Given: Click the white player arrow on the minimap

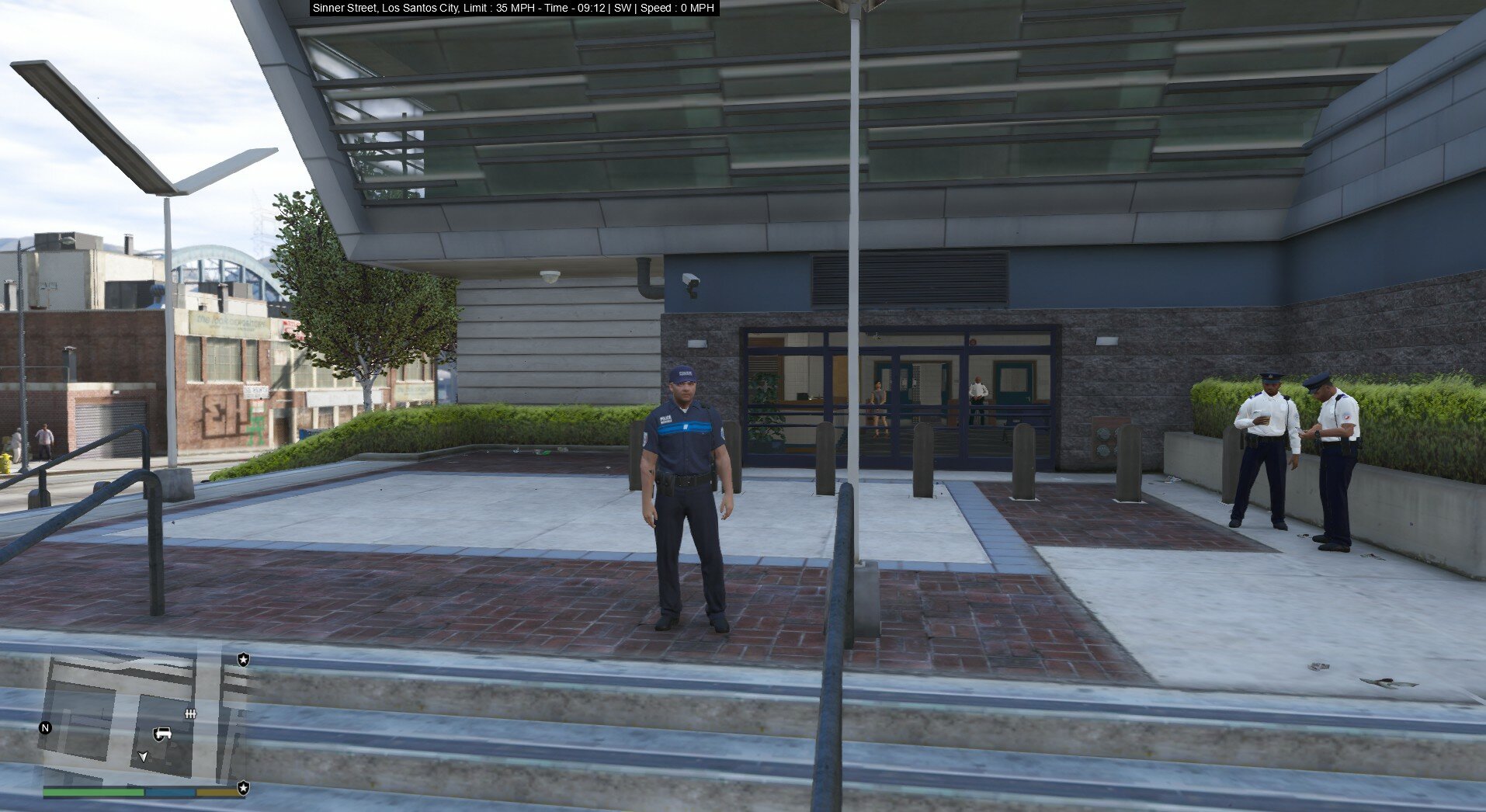Looking at the screenshot, I should coord(143,756).
